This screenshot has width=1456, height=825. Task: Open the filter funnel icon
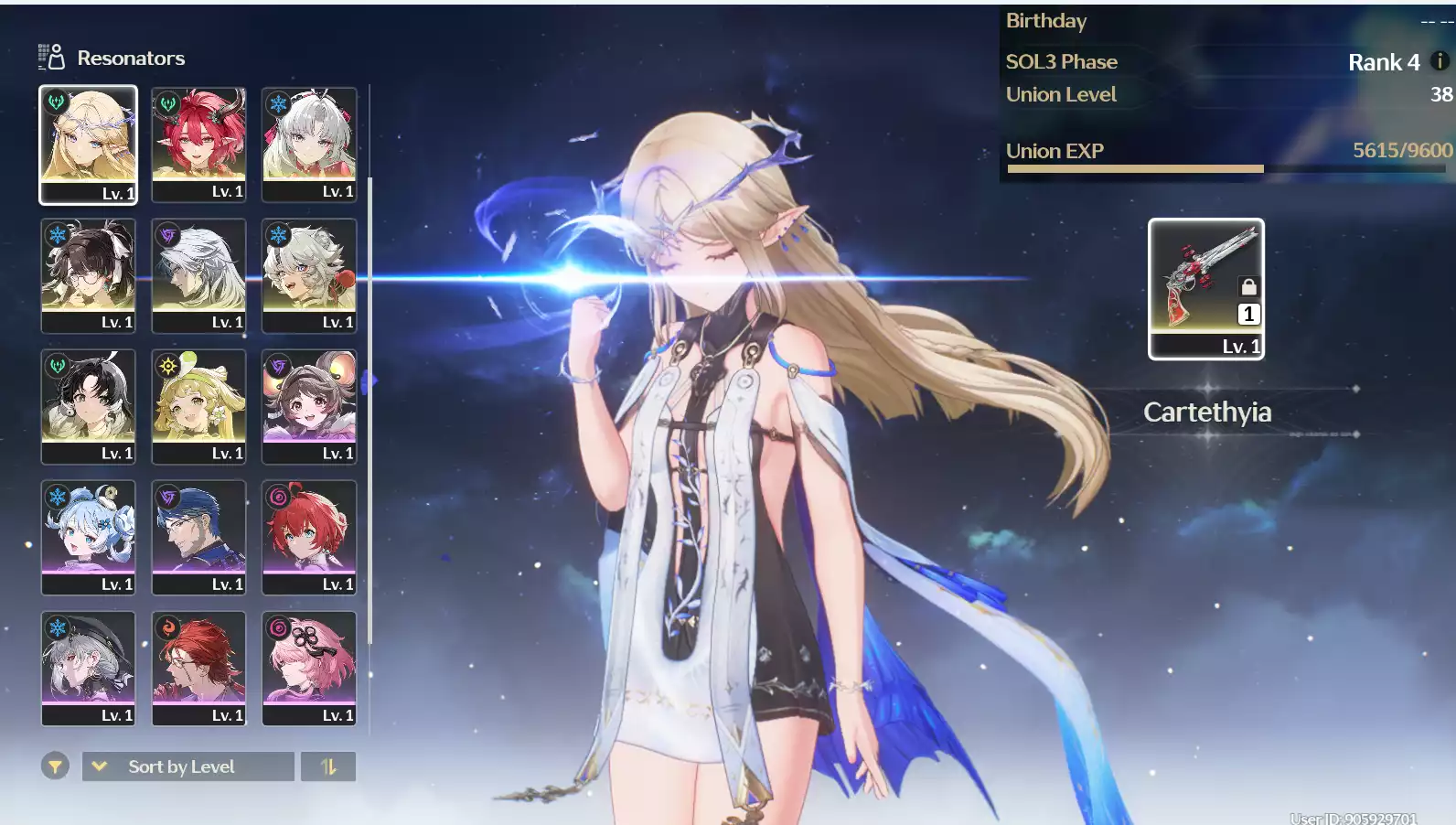56,766
